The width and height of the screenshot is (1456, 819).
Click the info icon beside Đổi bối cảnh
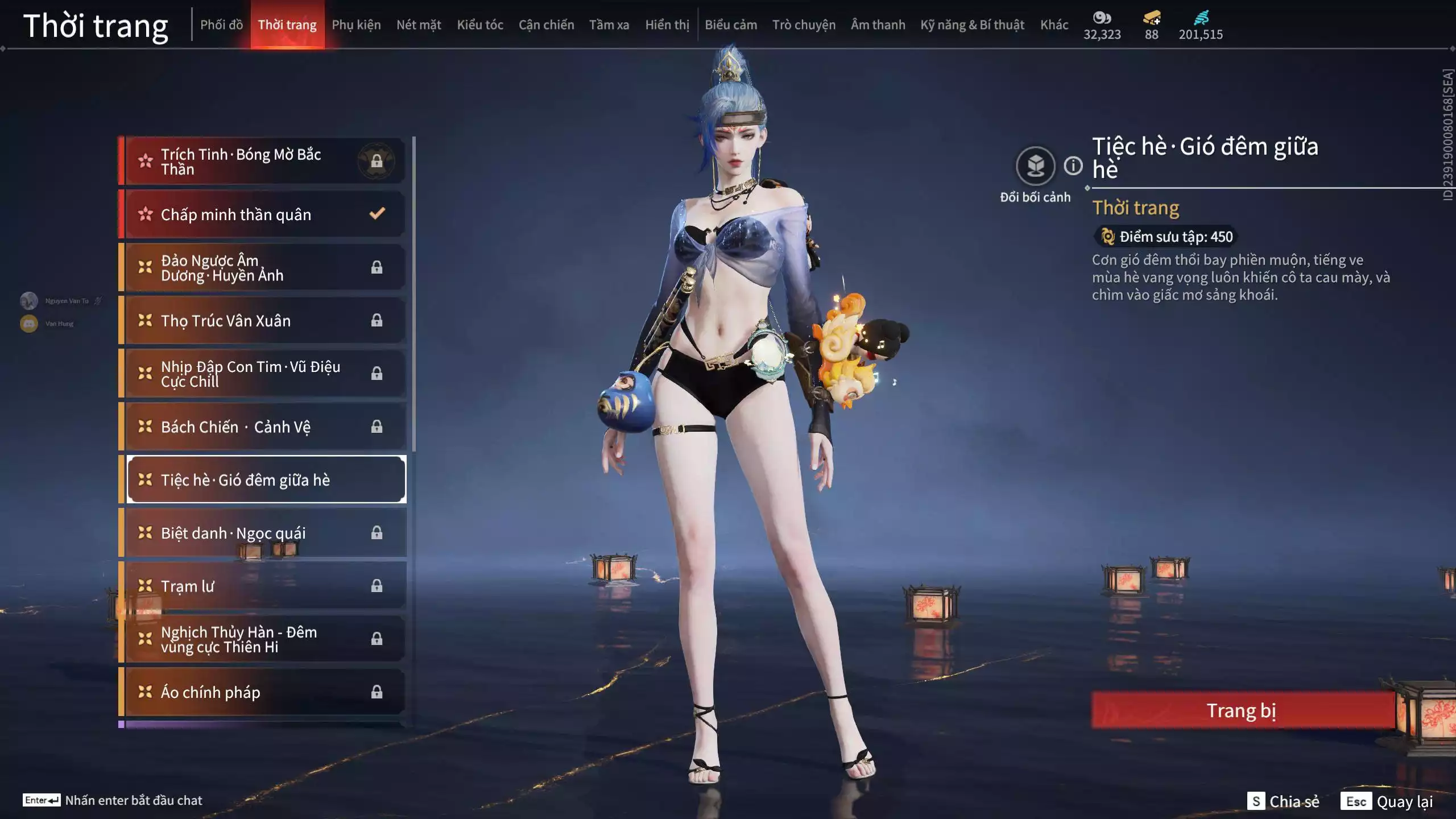pos(1074,165)
